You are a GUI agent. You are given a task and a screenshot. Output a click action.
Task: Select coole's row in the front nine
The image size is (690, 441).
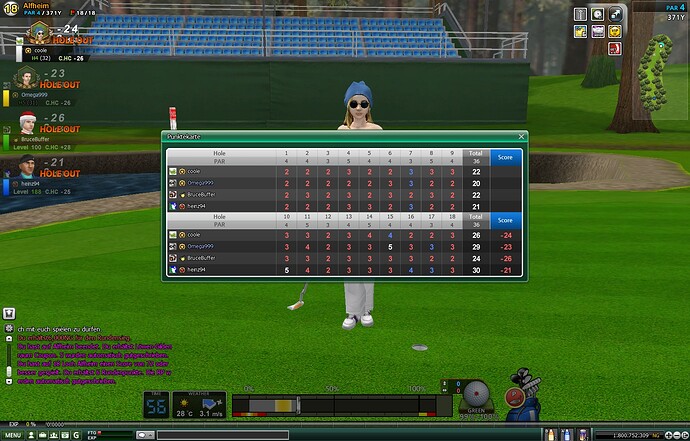[330, 172]
